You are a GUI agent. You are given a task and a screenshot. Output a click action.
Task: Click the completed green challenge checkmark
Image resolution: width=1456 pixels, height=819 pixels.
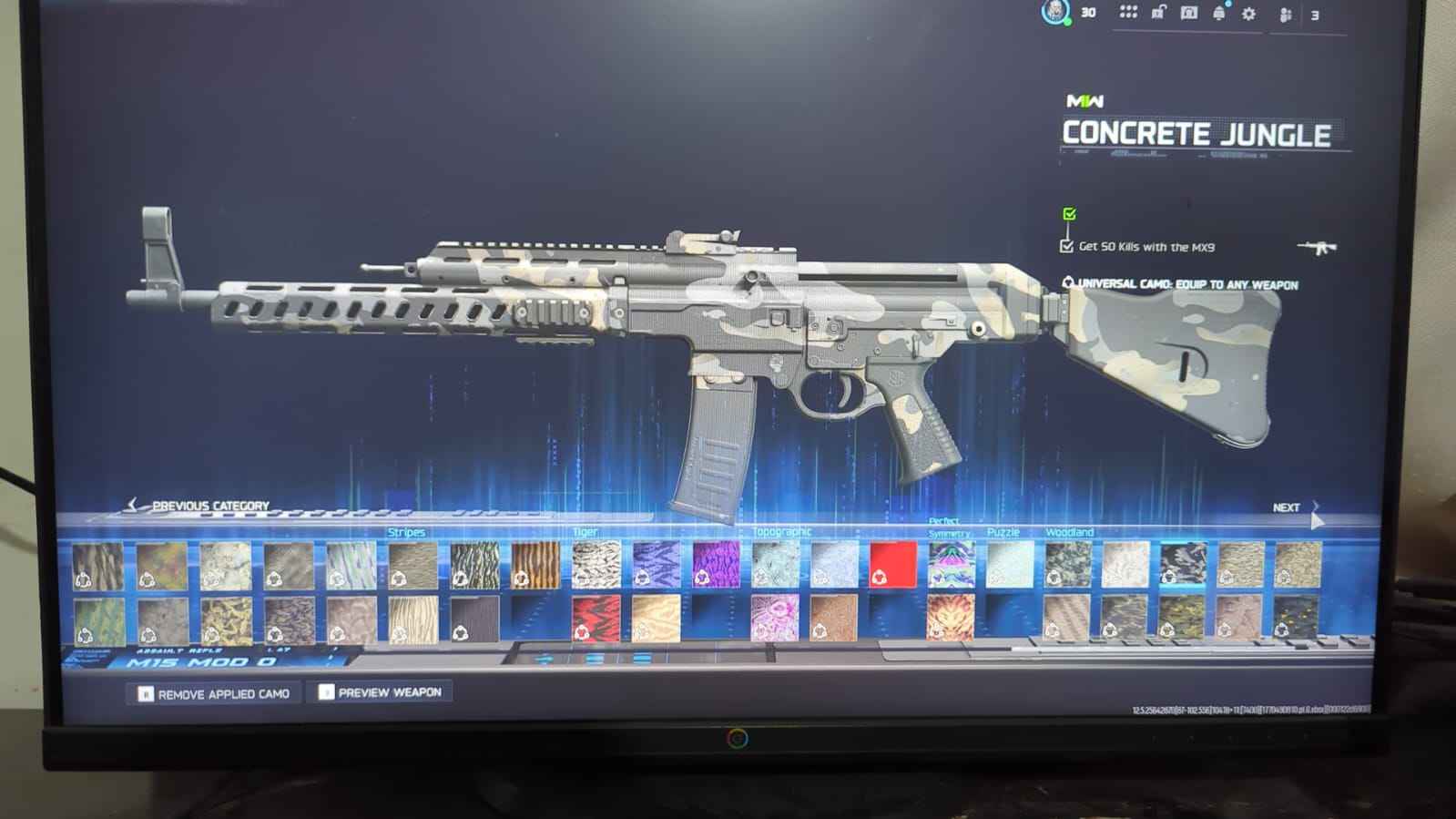[1069, 214]
